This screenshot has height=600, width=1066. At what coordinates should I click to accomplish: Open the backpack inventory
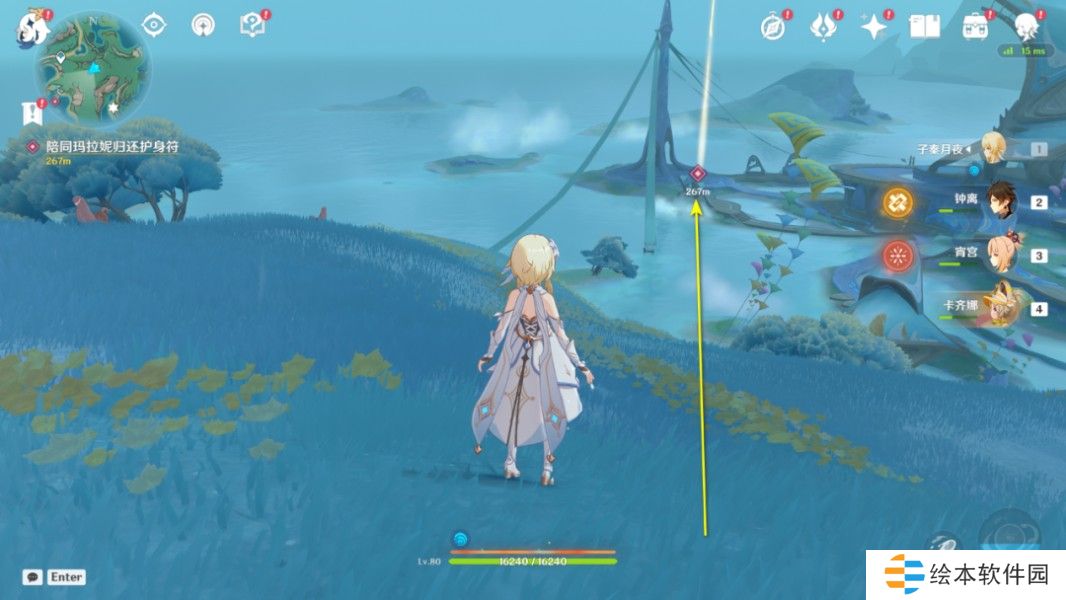[975, 27]
